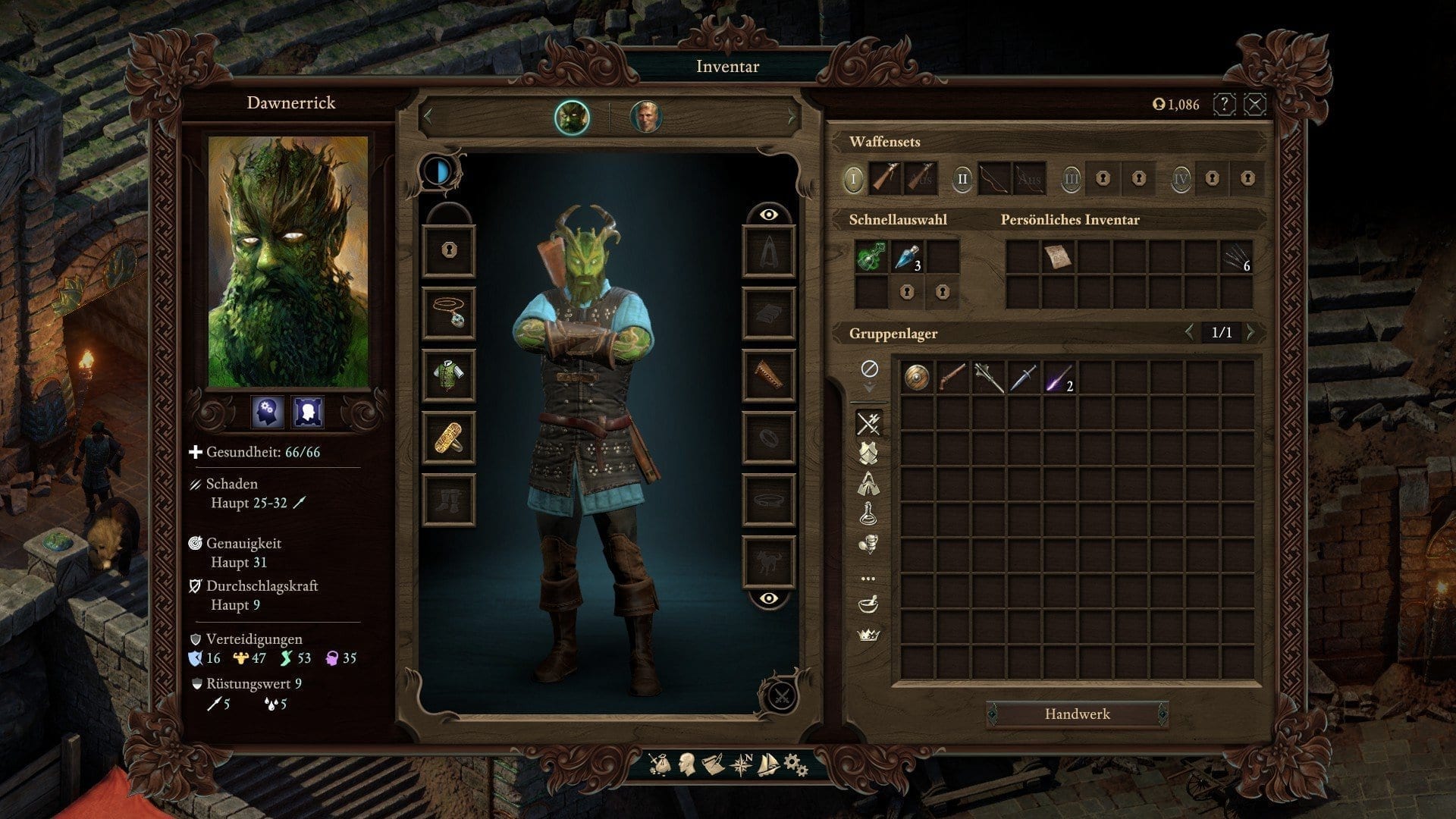Select the equipped chest armor slot
Screen dimensions: 1456x819
pyautogui.click(x=448, y=375)
